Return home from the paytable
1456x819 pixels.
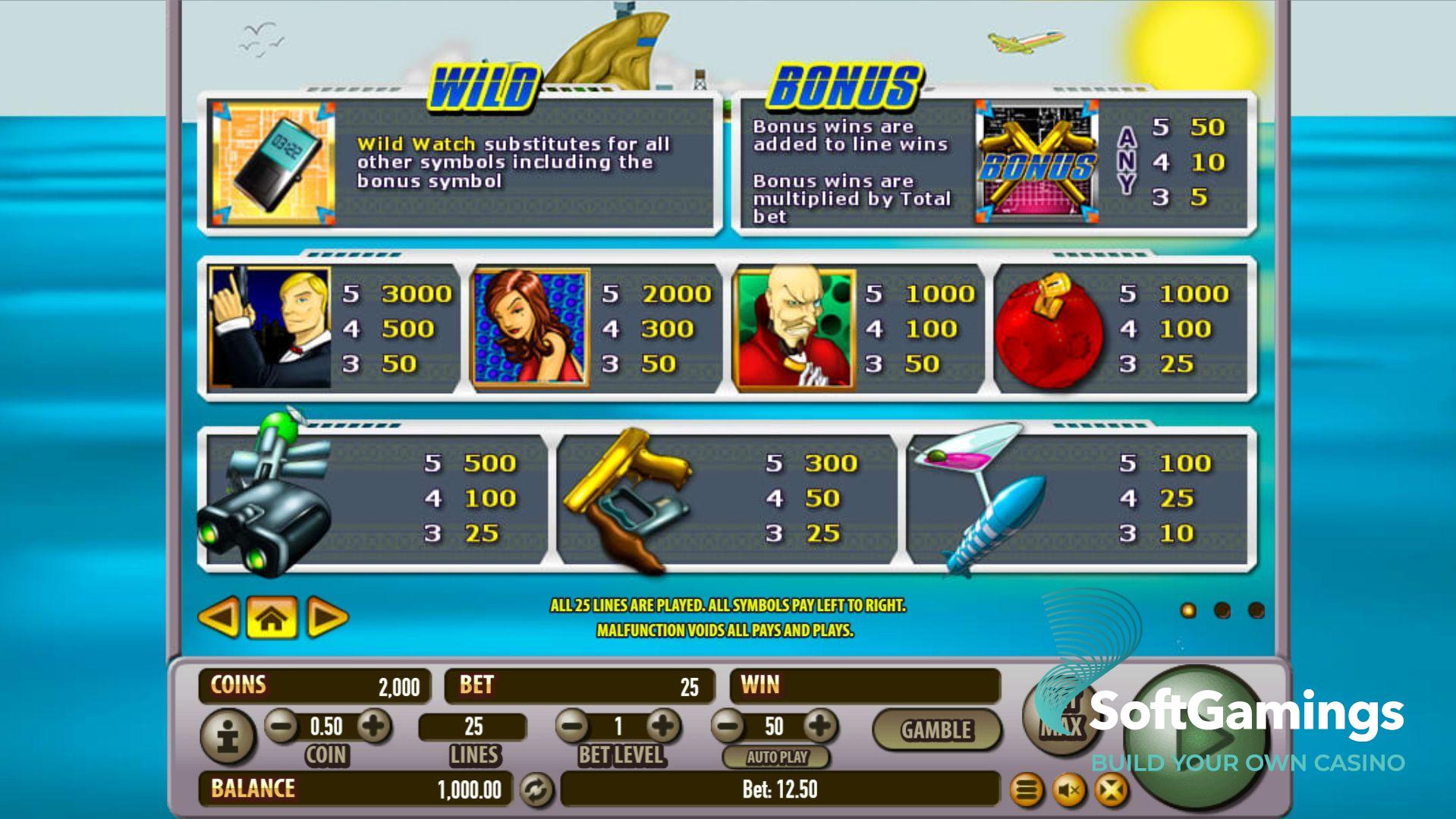(272, 618)
